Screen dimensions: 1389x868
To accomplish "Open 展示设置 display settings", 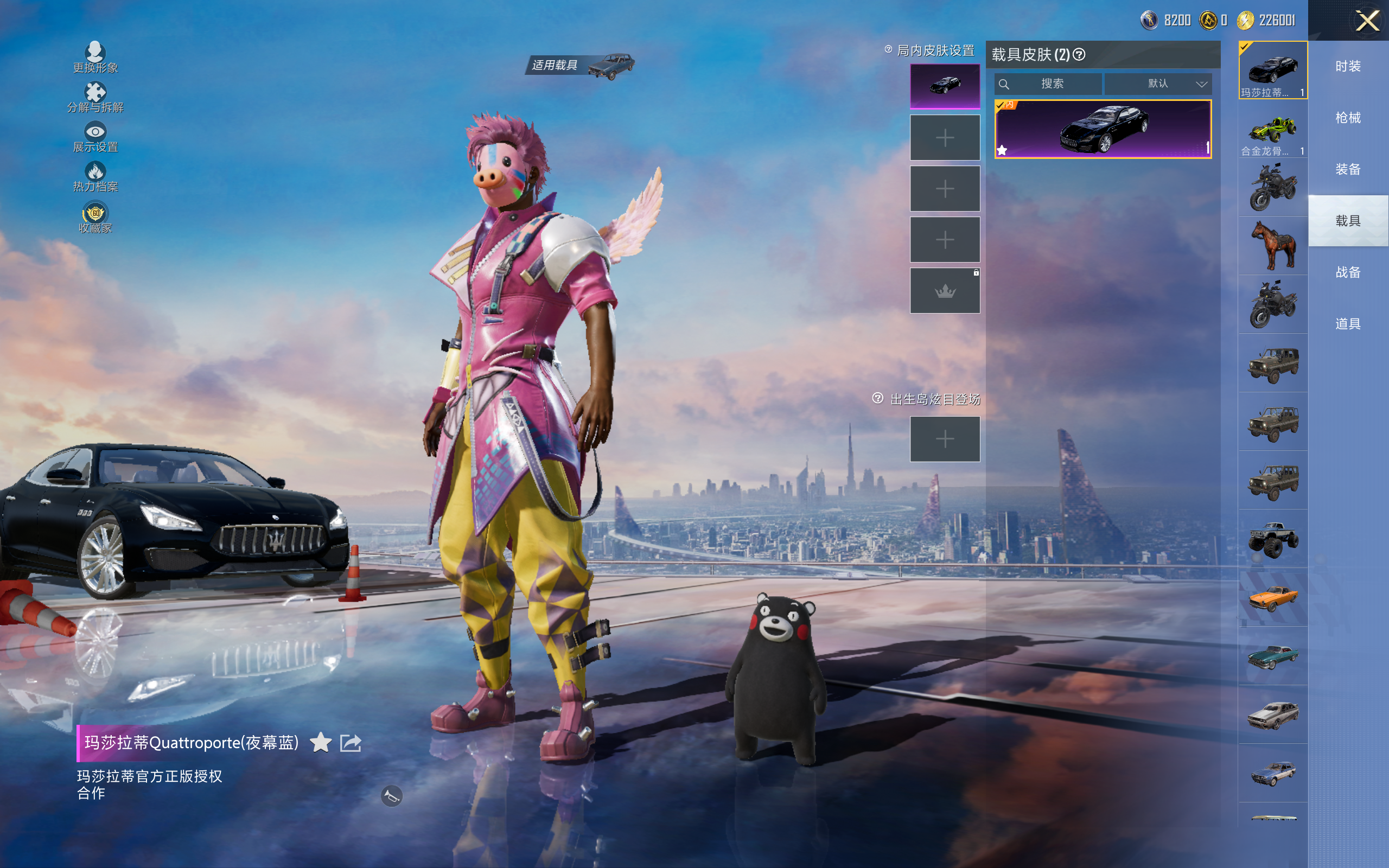I will [95, 137].
